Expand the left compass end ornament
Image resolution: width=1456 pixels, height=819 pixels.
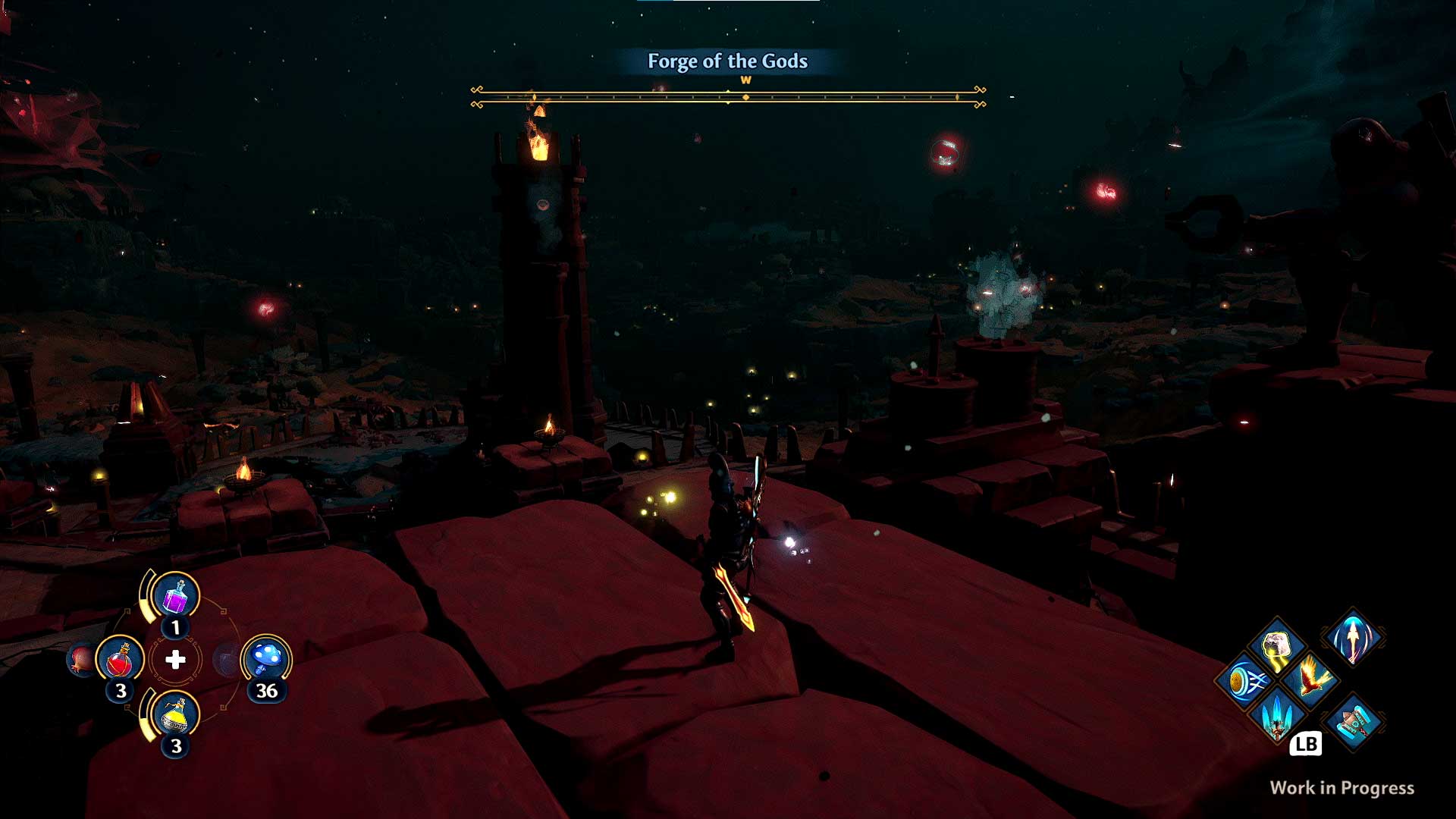(x=478, y=97)
